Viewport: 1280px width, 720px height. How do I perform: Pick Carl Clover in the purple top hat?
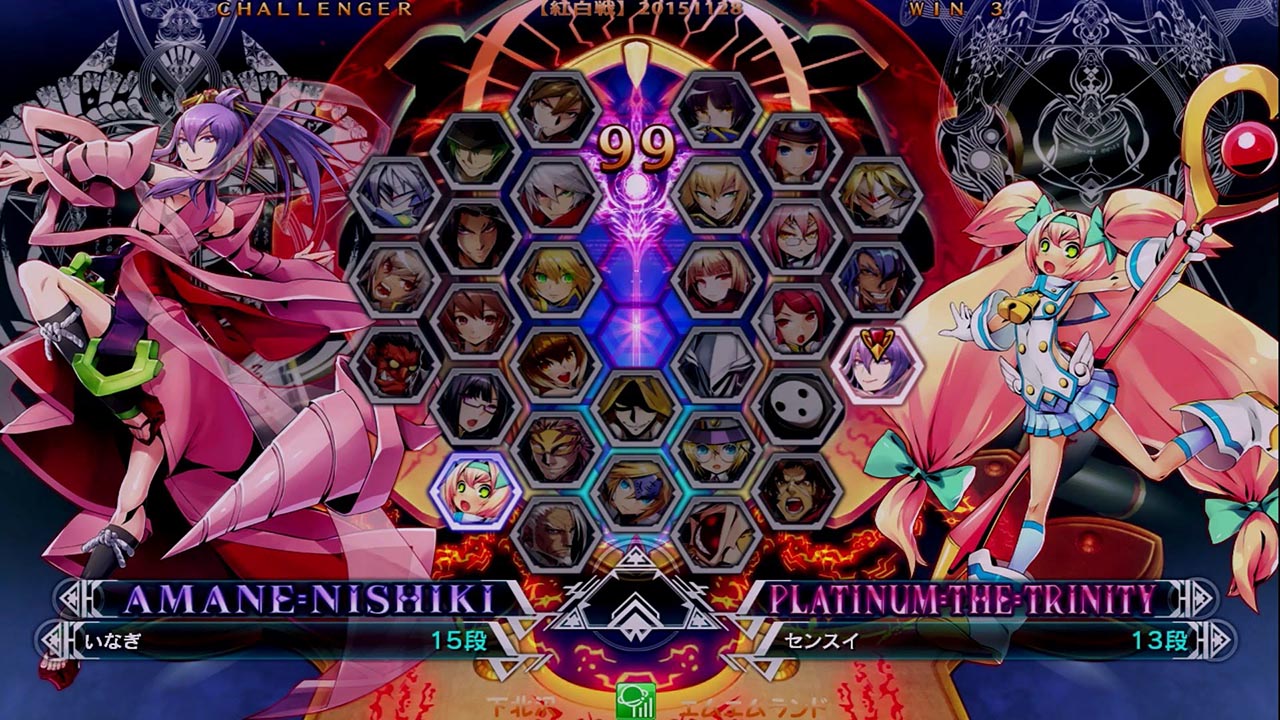[716, 447]
